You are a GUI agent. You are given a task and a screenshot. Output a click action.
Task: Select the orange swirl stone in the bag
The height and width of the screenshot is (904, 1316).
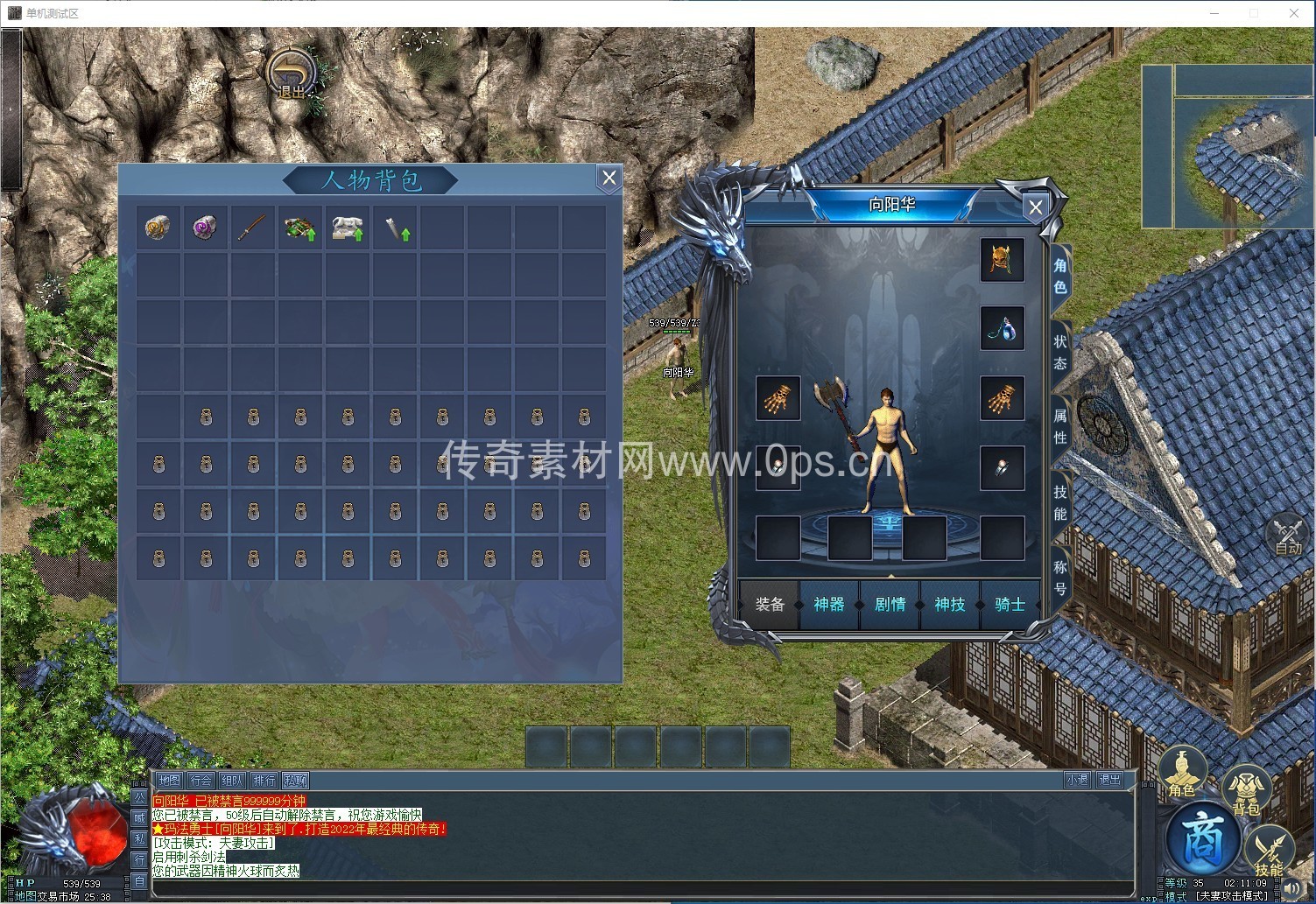pyautogui.click(x=158, y=228)
